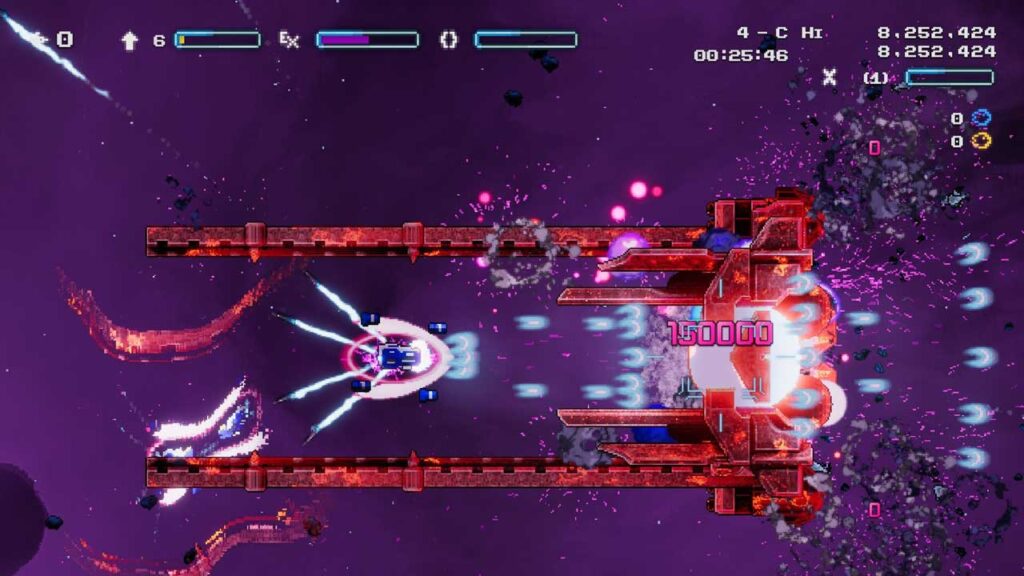Select the EX weapon icon
The width and height of the screenshot is (1024, 576).
pos(289,40)
